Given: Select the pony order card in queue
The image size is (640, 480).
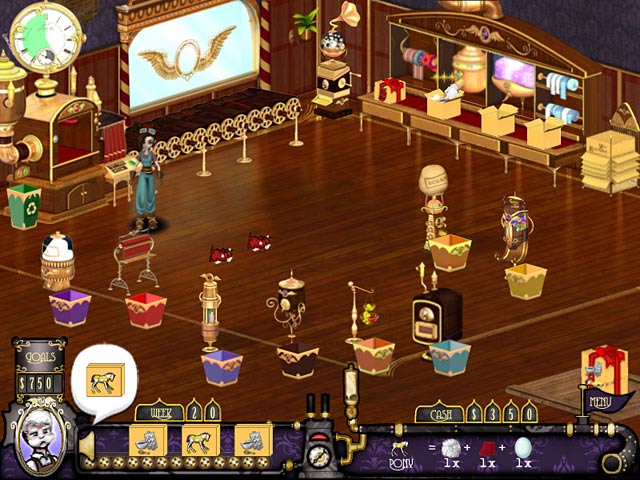Looking at the screenshot, I should (200, 439).
